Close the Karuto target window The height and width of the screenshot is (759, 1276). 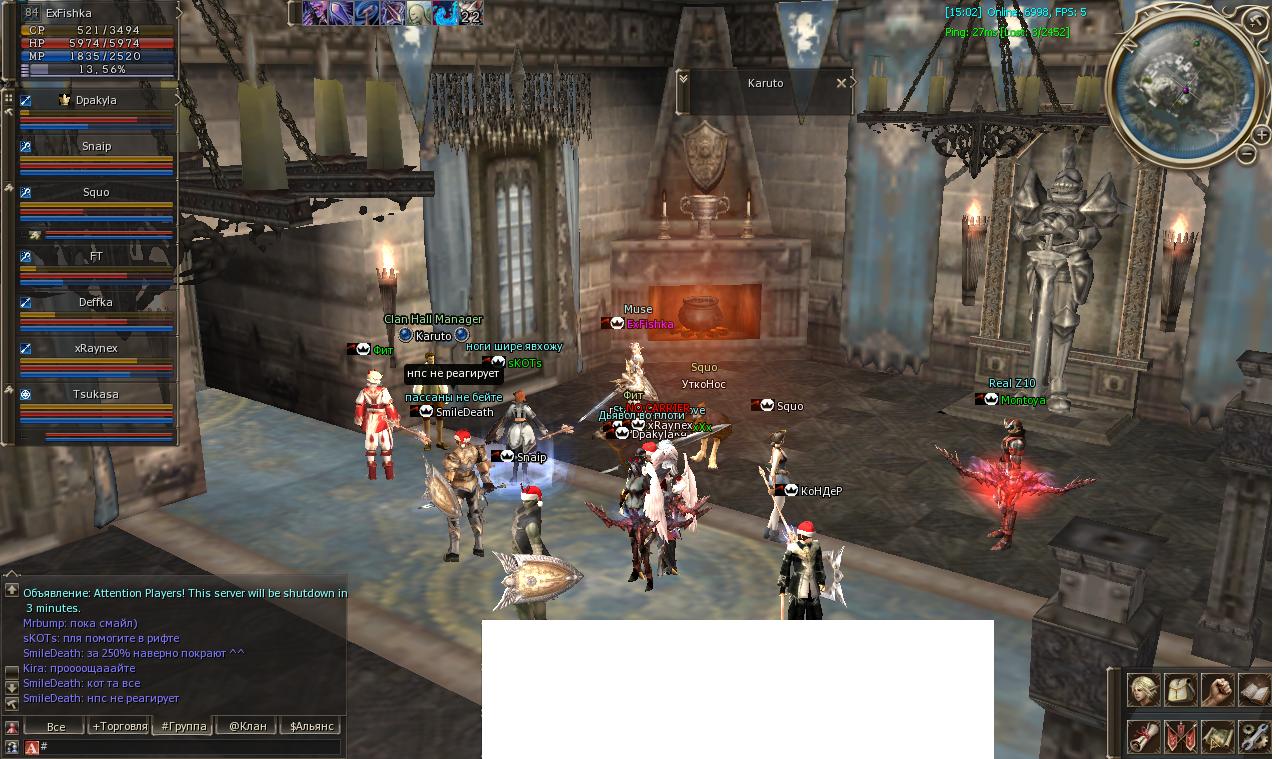point(841,83)
